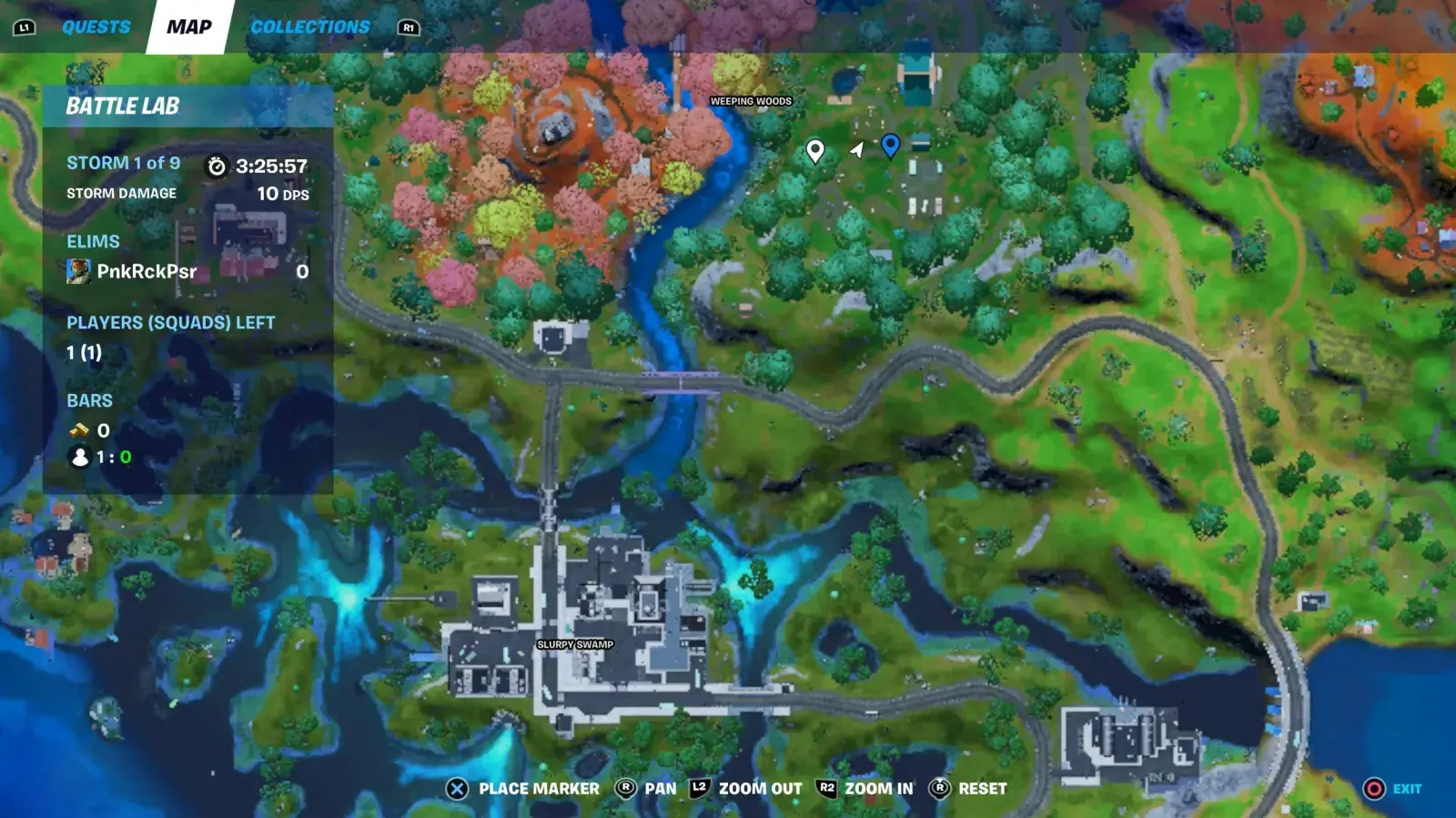Reset the map view

[968, 789]
